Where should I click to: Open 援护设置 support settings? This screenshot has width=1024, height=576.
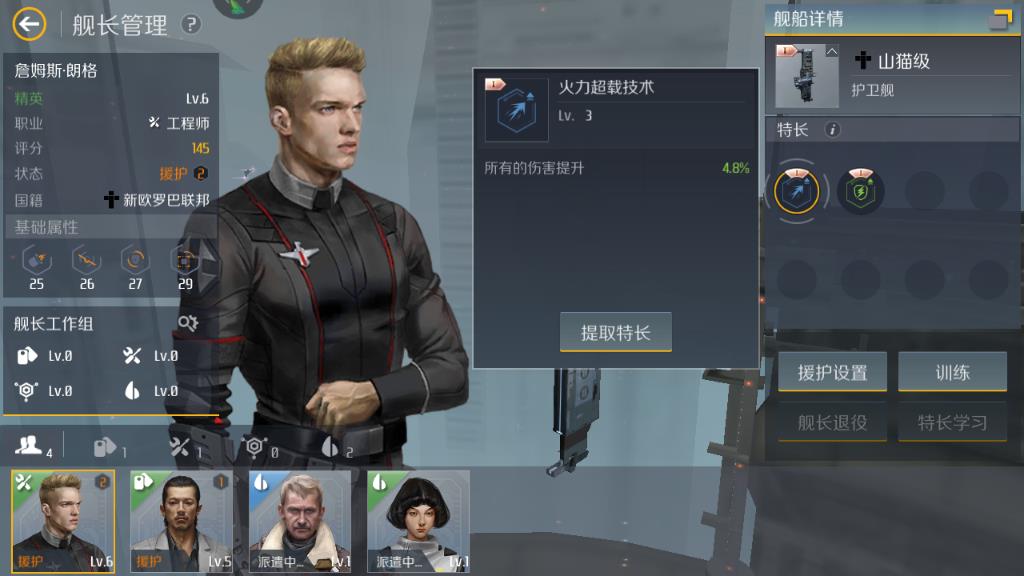click(x=832, y=373)
